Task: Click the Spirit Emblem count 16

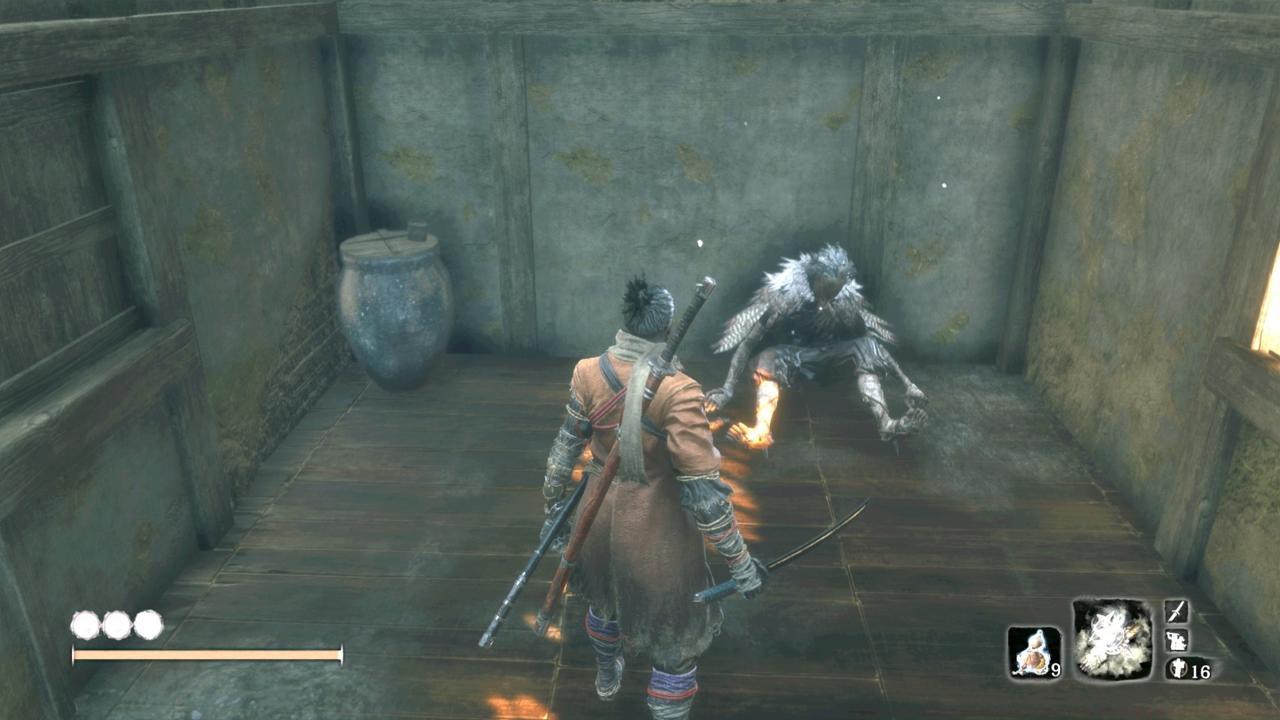Action: (x=1202, y=670)
